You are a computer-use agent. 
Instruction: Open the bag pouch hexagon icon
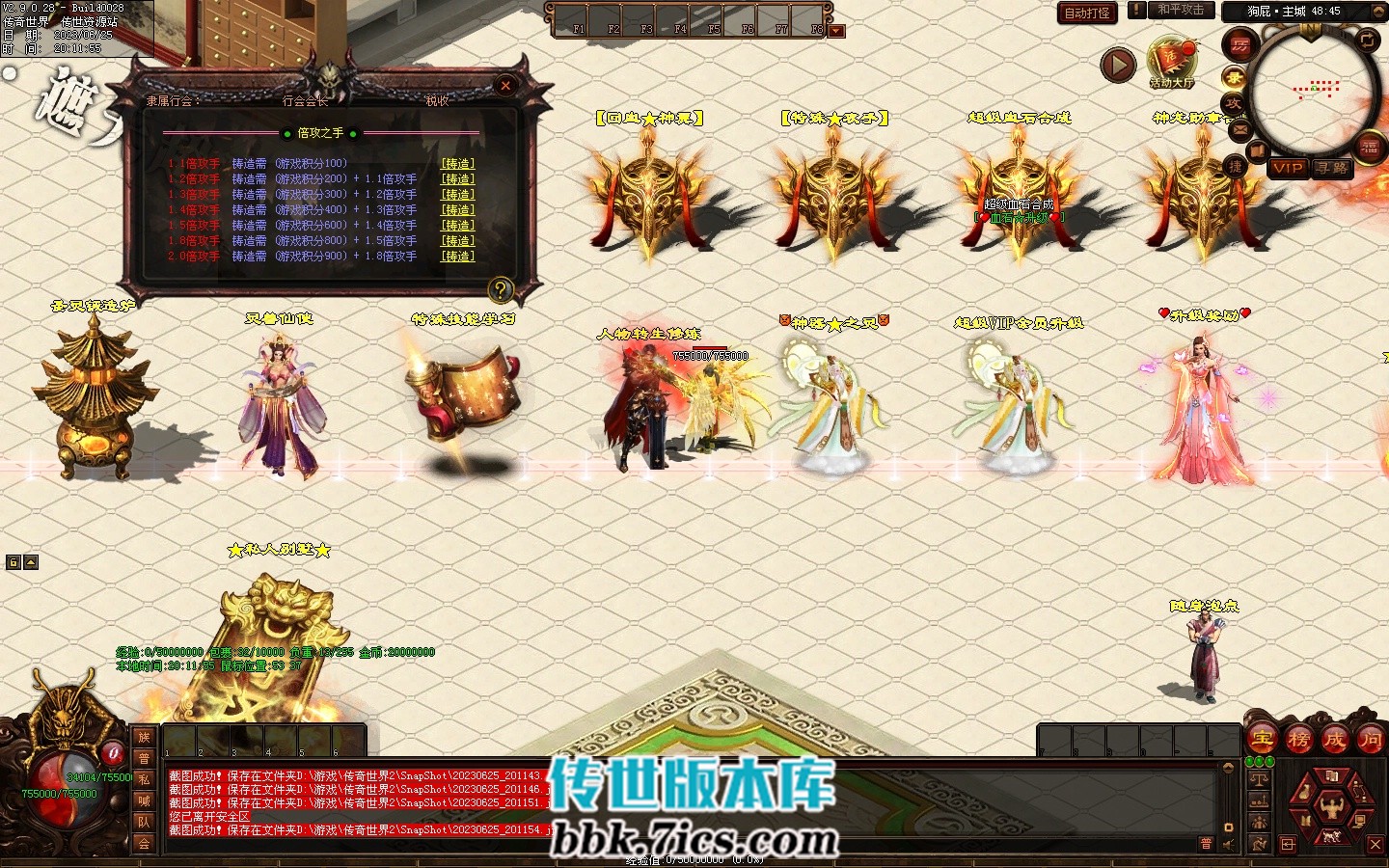pyautogui.click(x=1303, y=793)
